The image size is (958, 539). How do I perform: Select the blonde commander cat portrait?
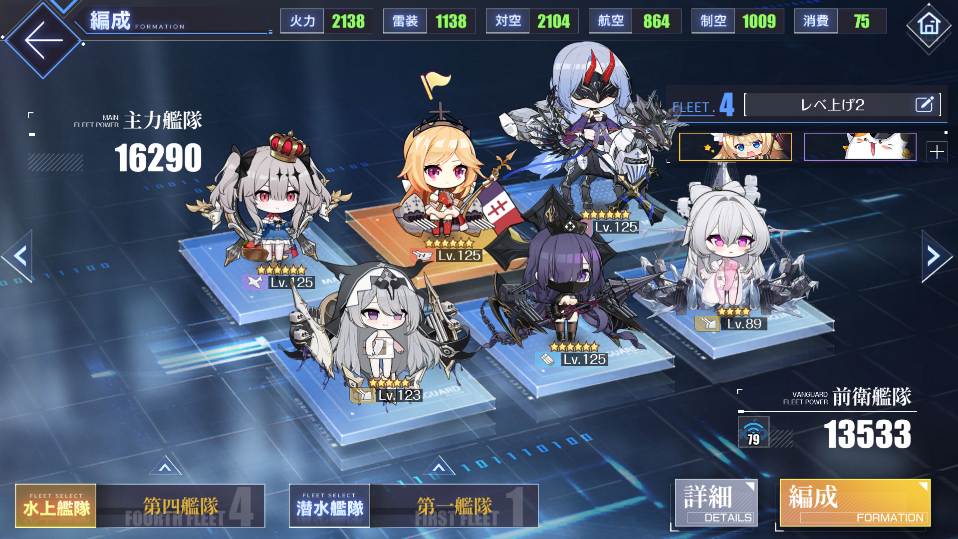click(735, 147)
